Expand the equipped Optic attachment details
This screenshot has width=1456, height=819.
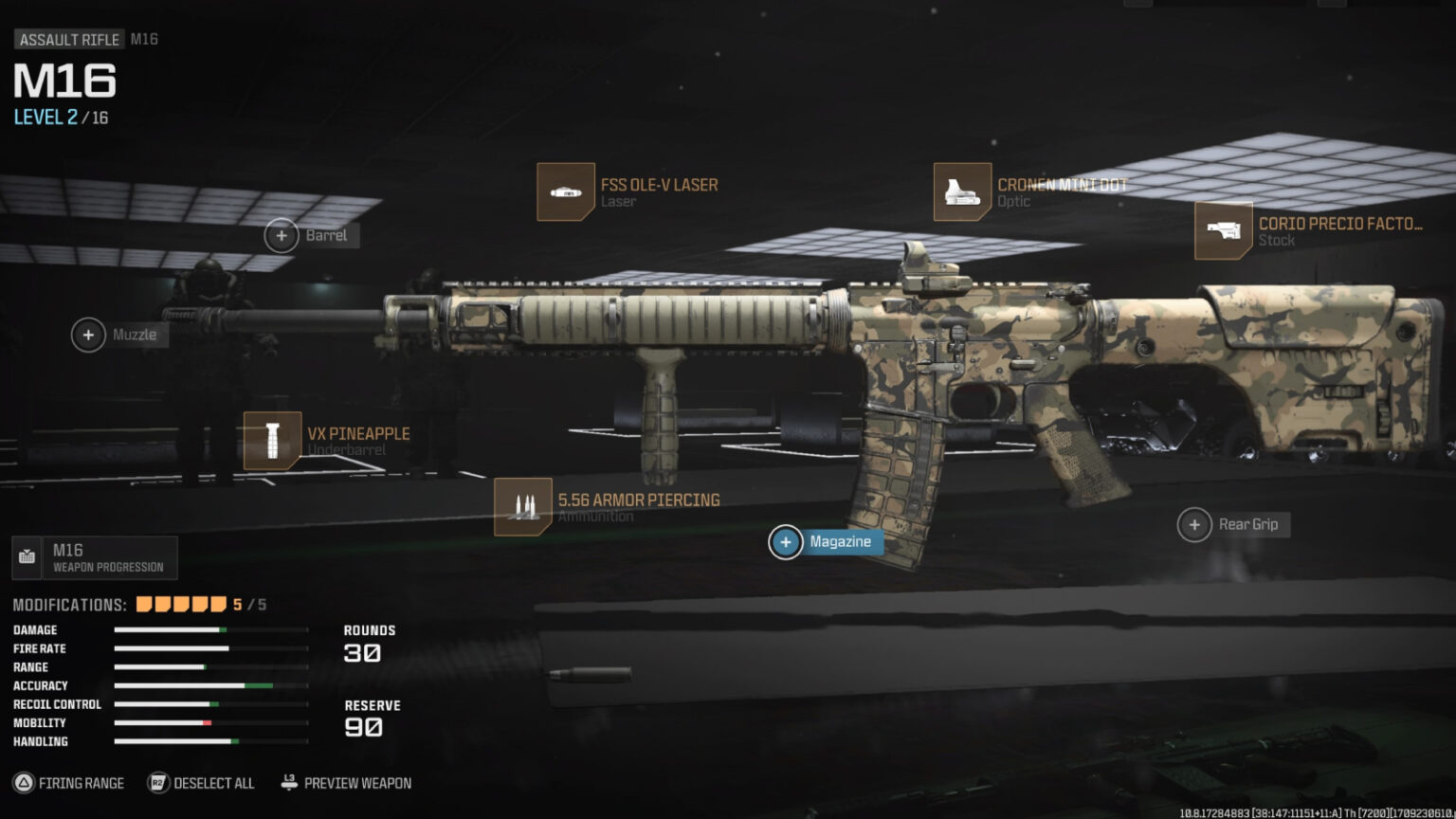(961, 191)
